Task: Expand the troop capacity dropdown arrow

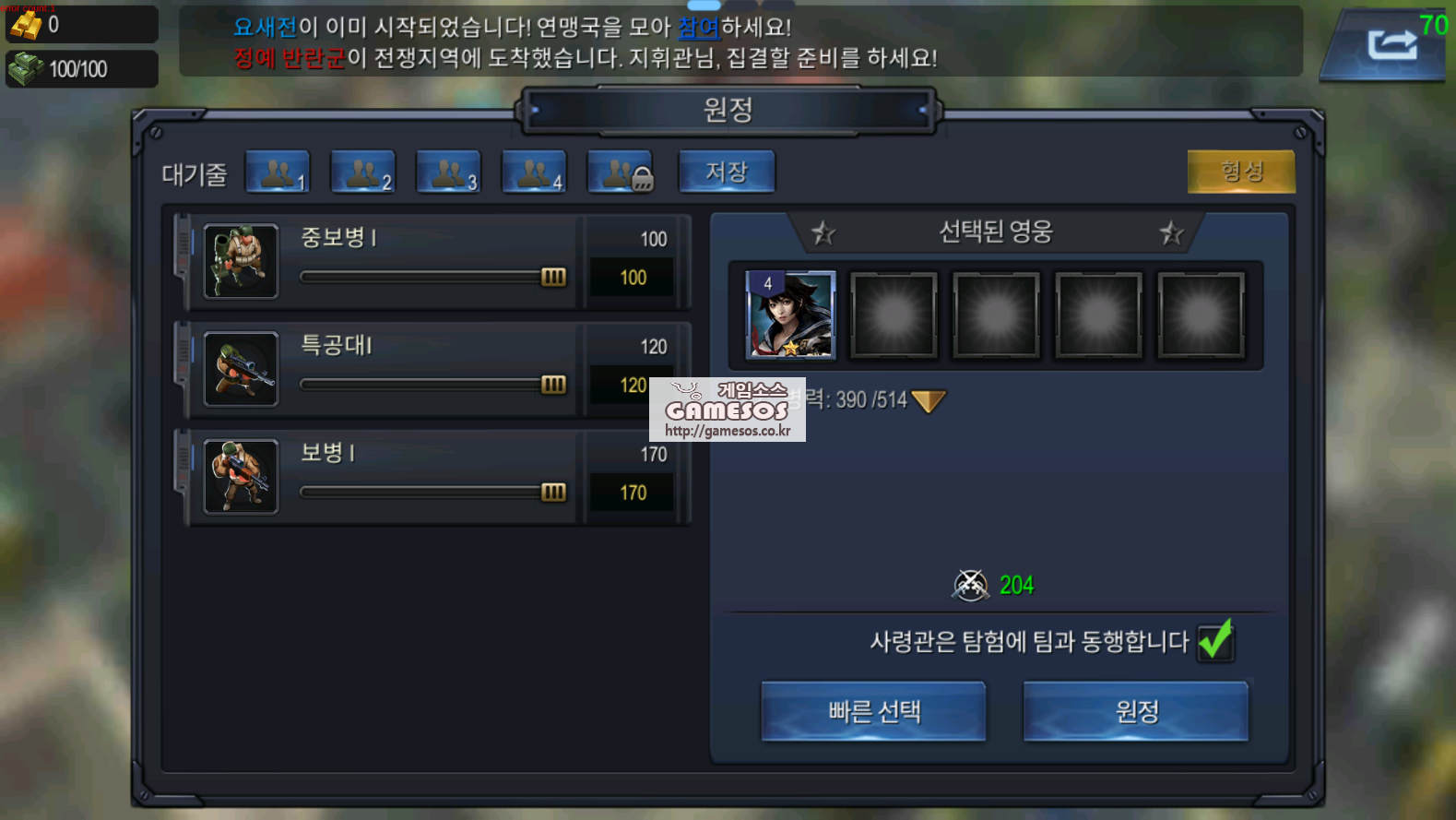Action: (928, 400)
